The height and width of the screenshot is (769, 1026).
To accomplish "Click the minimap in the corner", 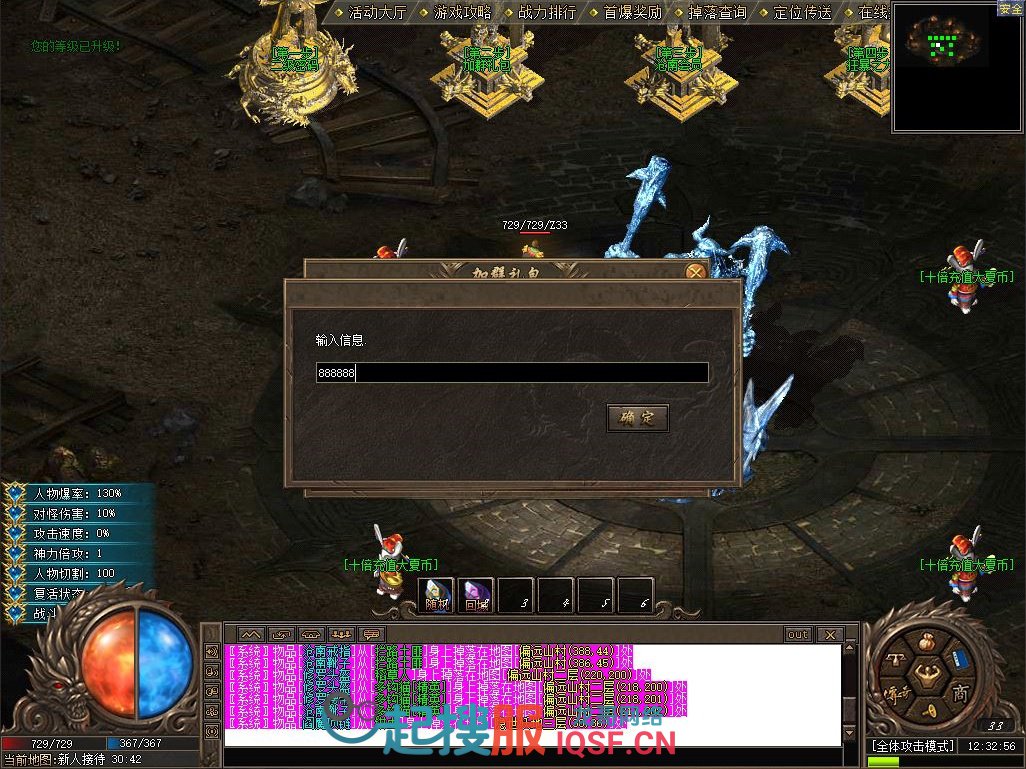I will 943,66.
